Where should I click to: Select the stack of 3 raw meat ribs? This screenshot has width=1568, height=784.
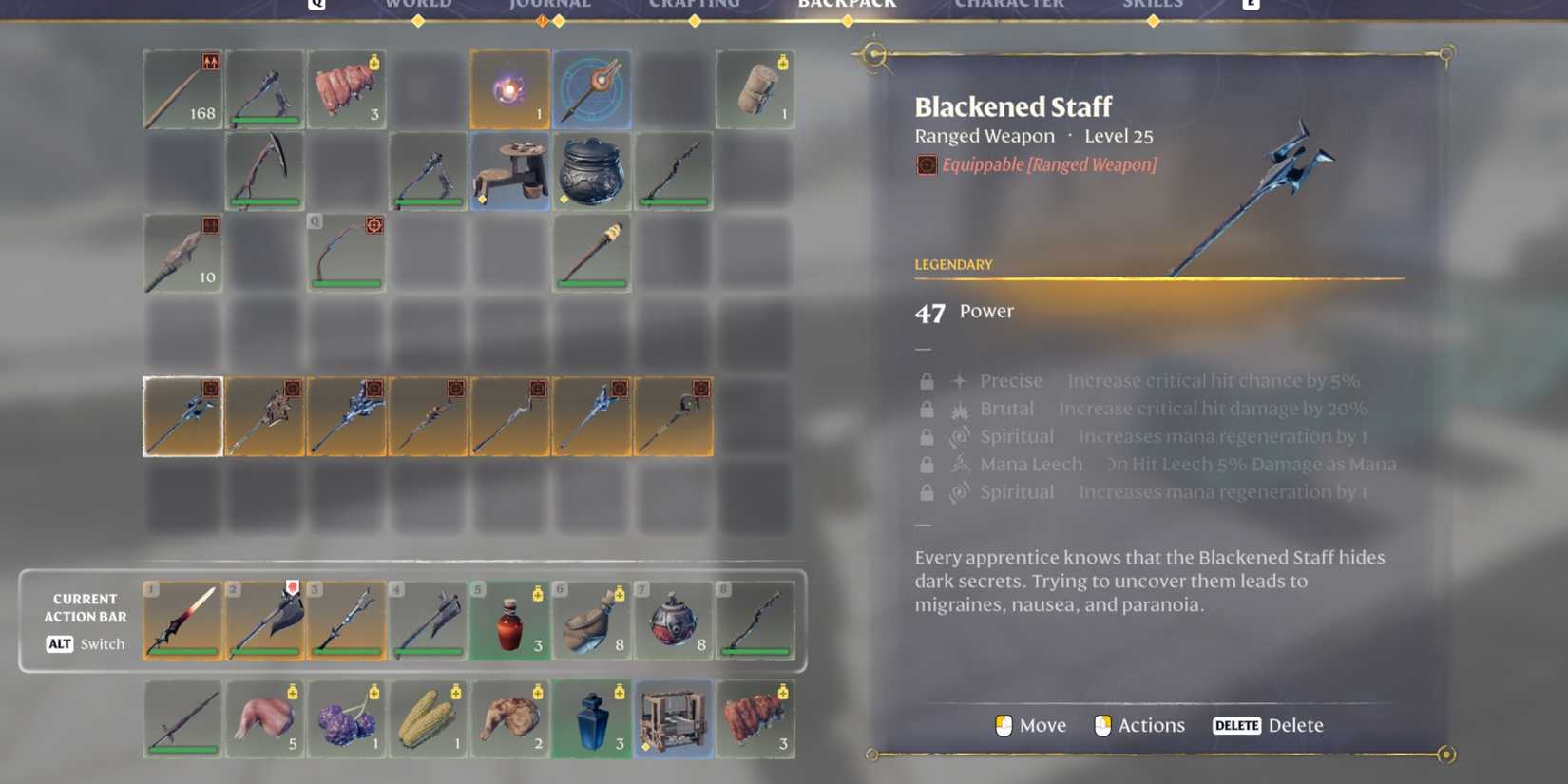pos(347,88)
